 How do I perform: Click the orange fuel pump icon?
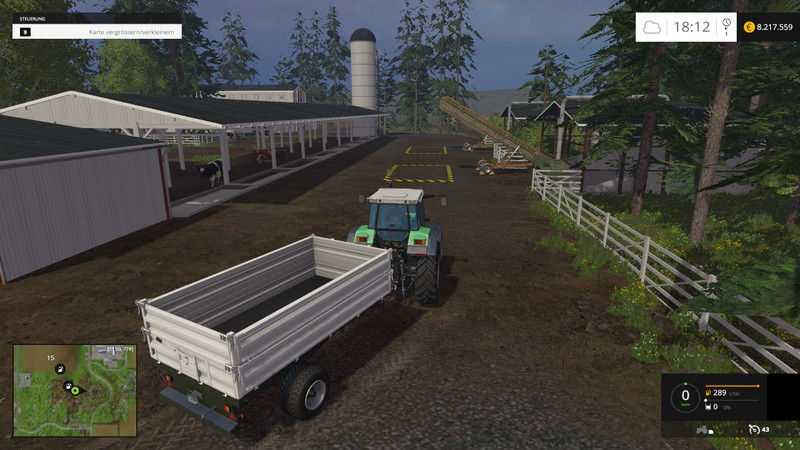709,392
